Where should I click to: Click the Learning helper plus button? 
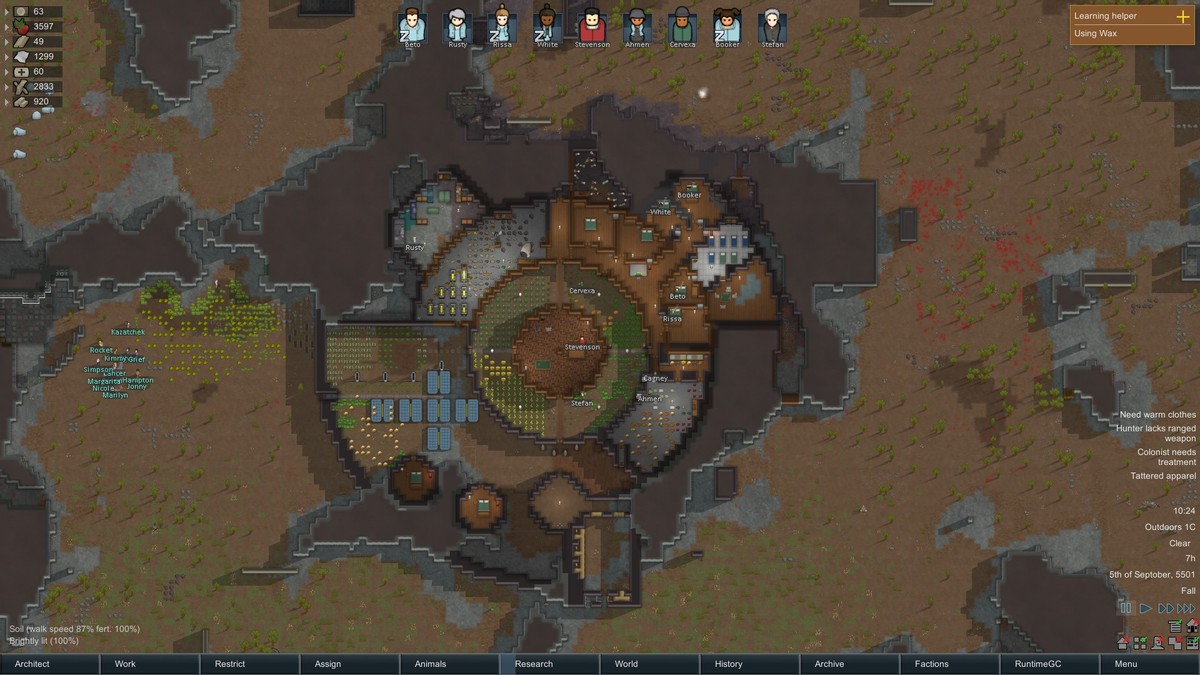1182,16
